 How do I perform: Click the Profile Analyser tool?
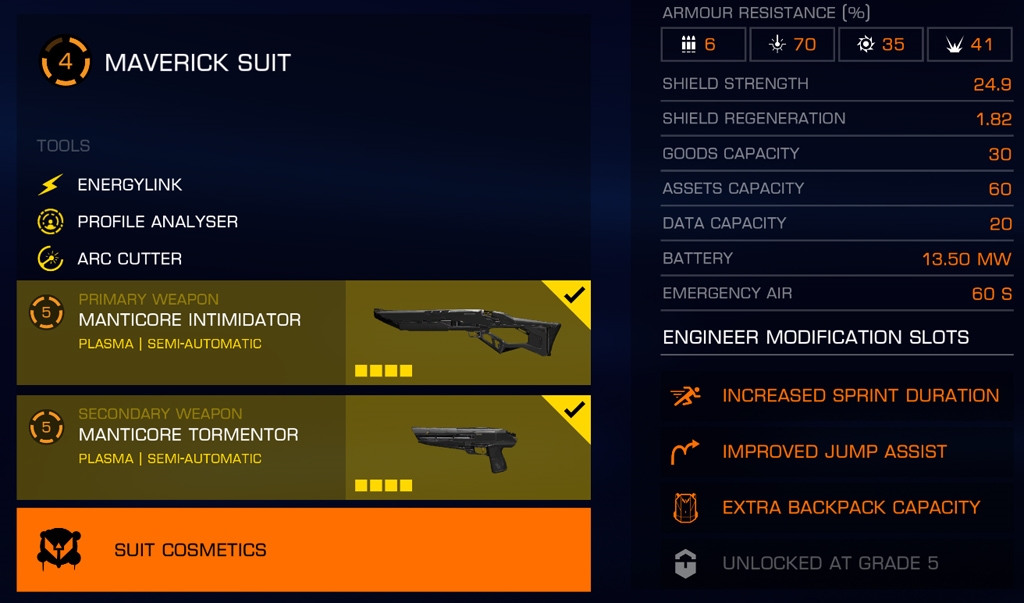pyautogui.click(x=157, y=222)
